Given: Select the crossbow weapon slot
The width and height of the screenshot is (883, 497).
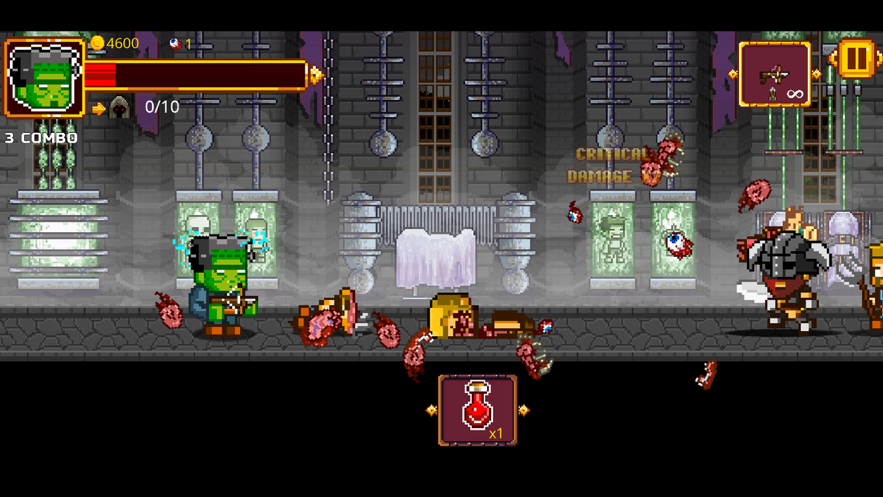Looking at the screenshot, I should (x=774, y=75).
